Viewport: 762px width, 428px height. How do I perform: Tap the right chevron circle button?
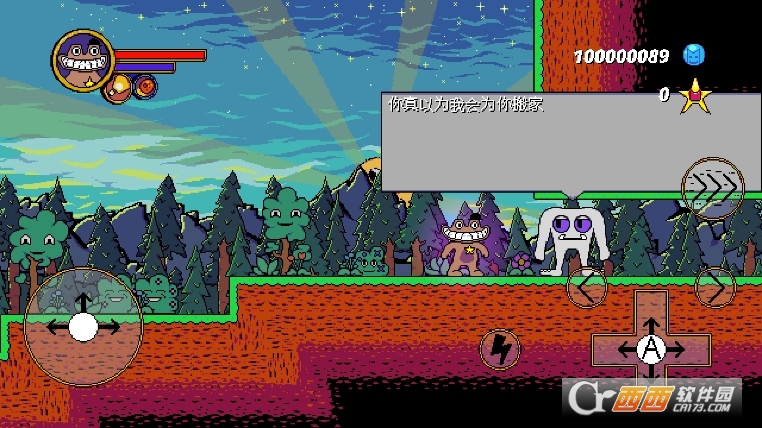(715, 288)
